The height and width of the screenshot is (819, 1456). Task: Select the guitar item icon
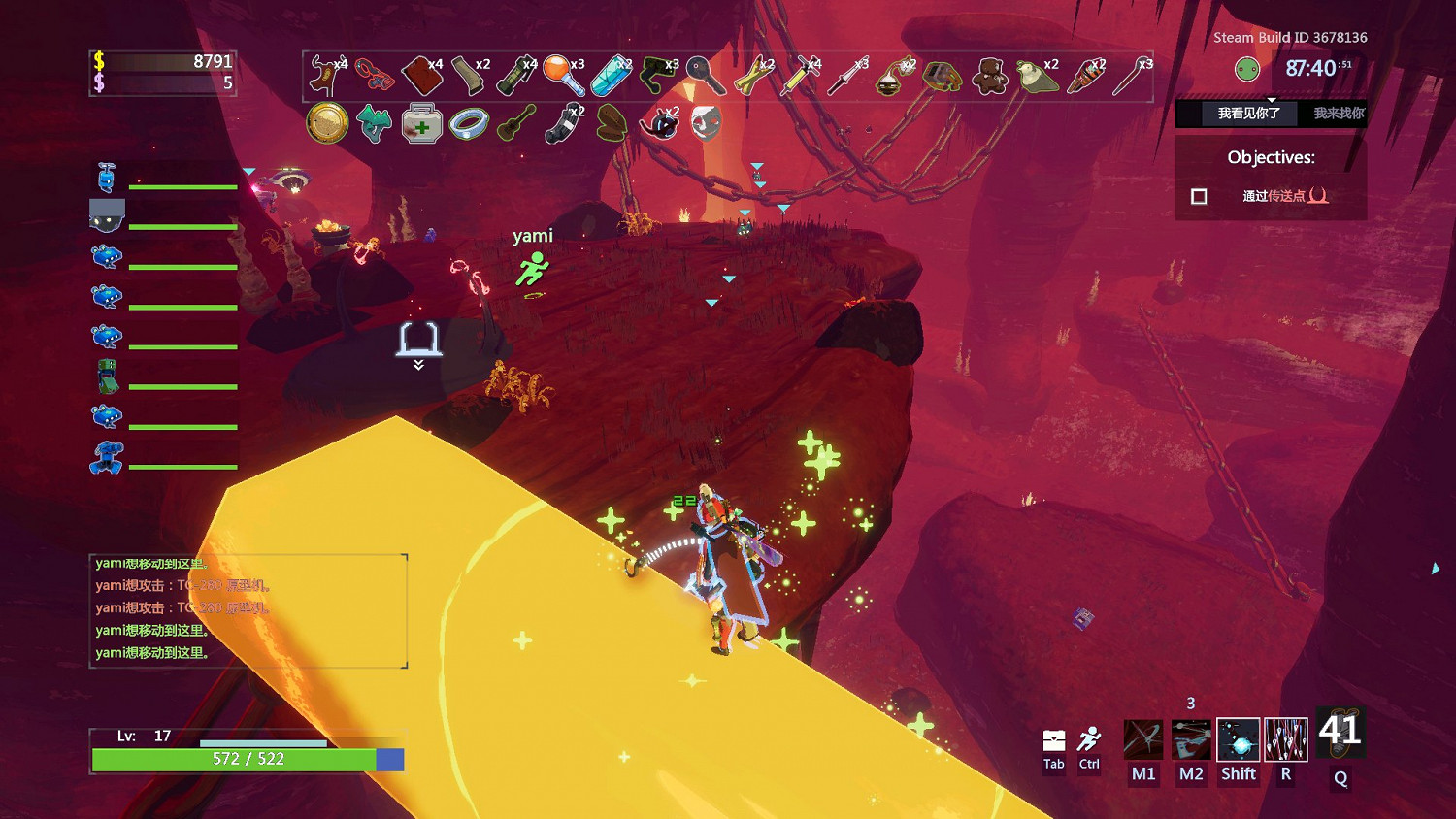point(516,124)
